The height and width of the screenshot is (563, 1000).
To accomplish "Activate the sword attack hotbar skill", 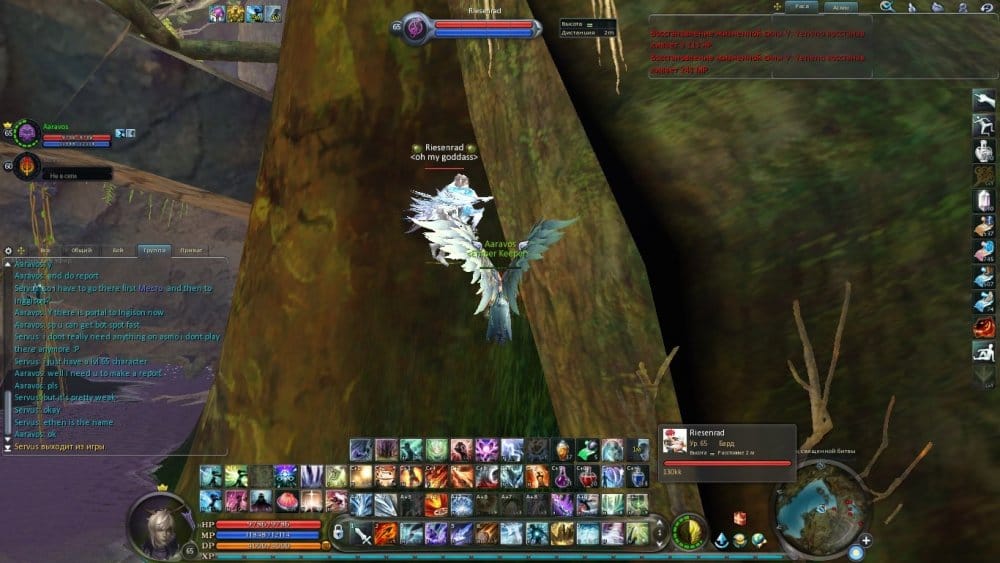I will (362, 534).
